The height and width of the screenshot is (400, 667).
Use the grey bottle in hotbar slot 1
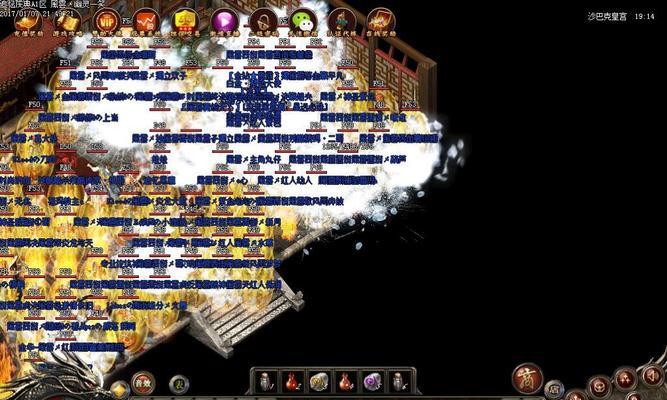click(x=266, y=381)
